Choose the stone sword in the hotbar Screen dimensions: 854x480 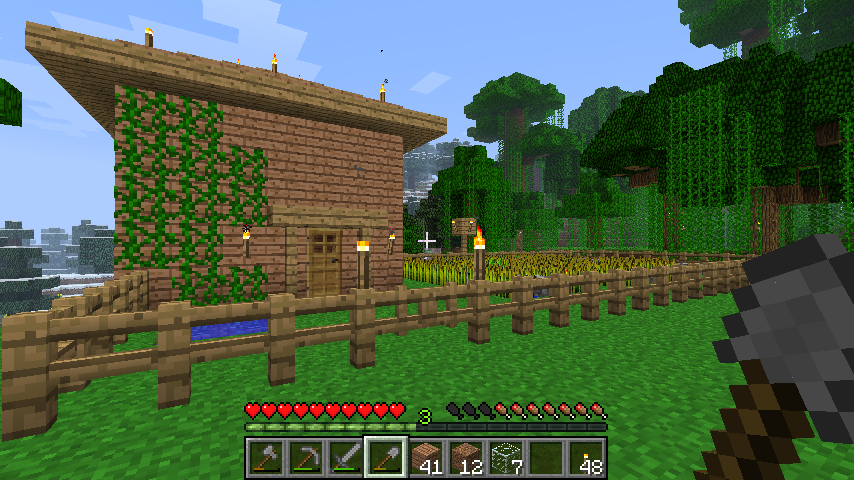pos(345,458)
